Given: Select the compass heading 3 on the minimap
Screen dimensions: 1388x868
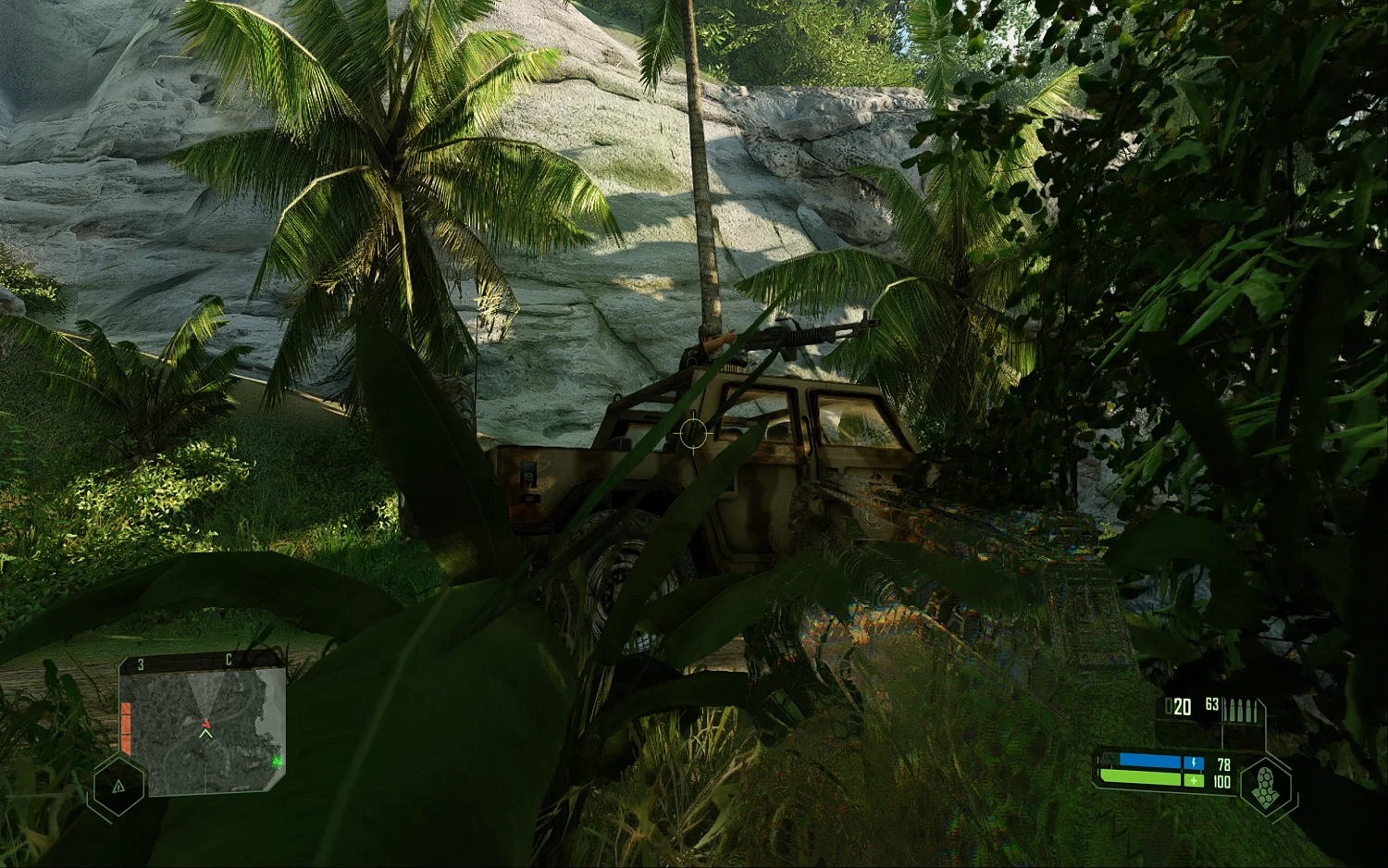Looking at the screenshot, I should 141,662.
